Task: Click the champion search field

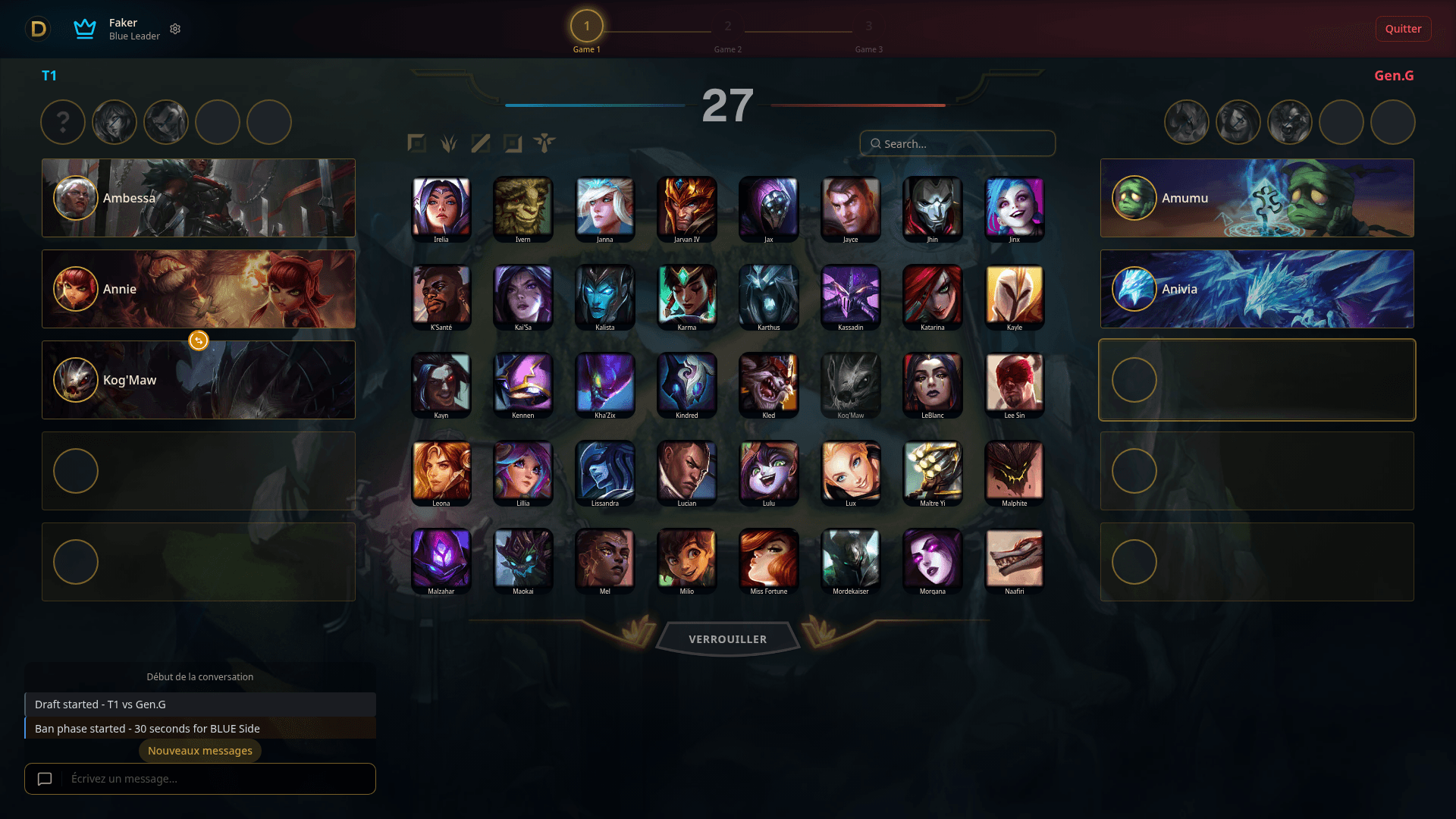Action: point(957,143)
